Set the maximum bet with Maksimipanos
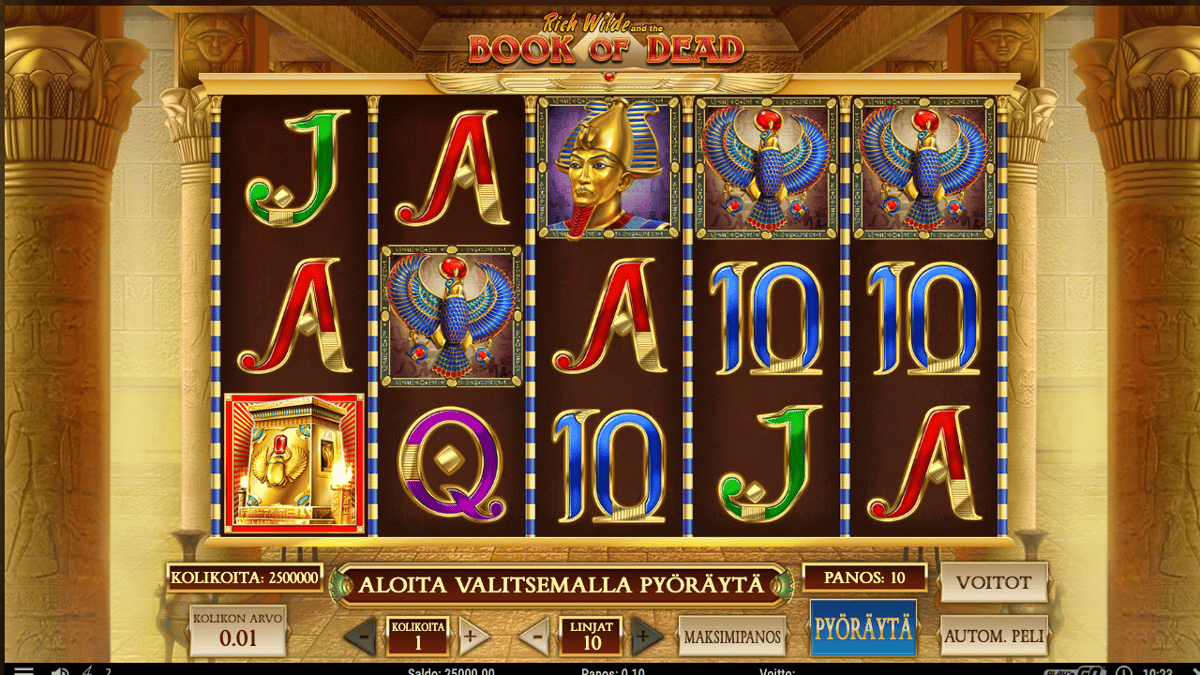The width and height of the screenshot is (1200, 675). pyautogui.click(x=730, y=636)
